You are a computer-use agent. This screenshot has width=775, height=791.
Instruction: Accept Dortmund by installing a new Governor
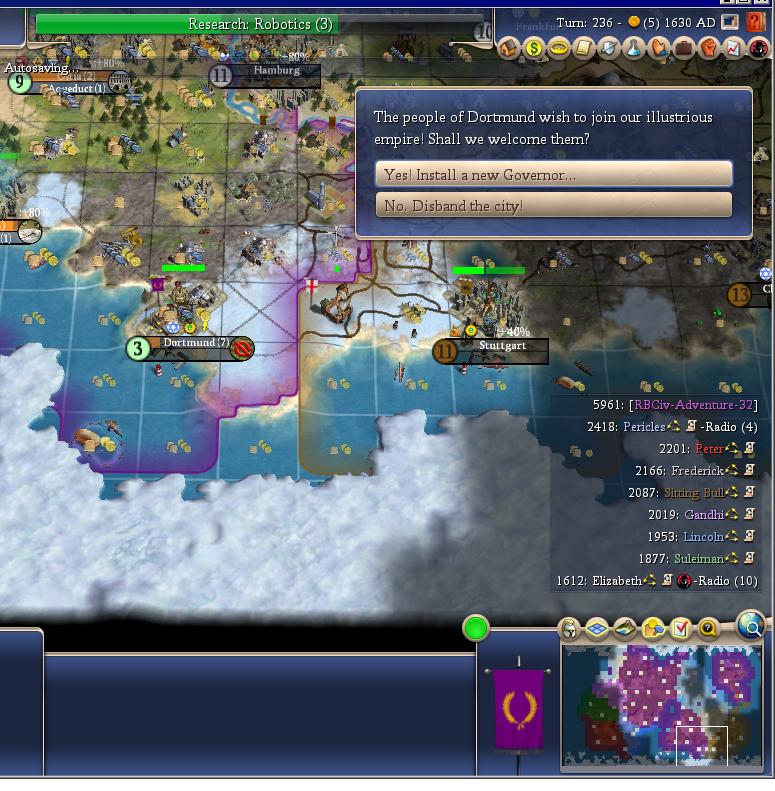pos(553,174)
